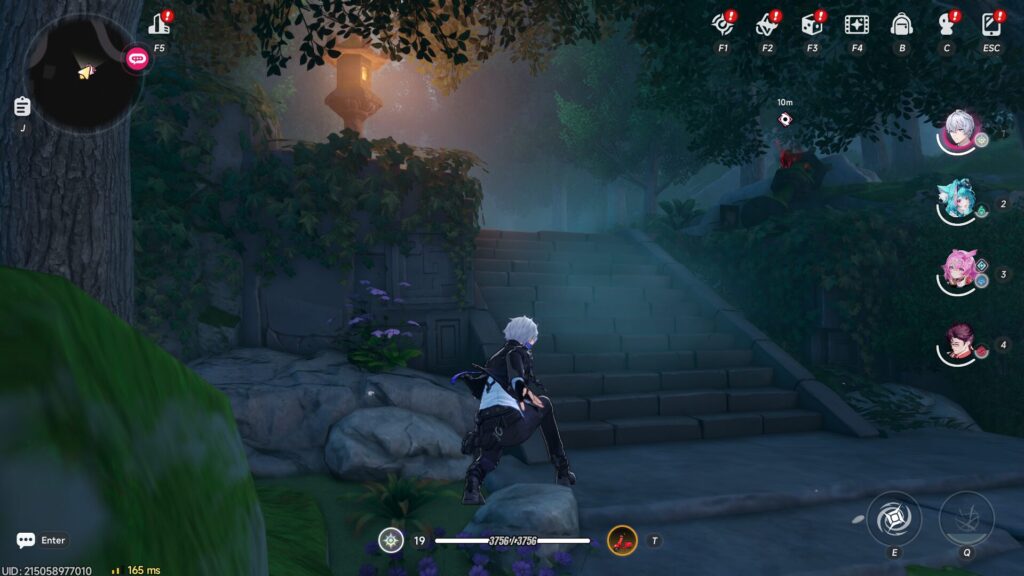1024x576 pixels.
Task: Activate the ultimate ability icon
Action: (966, 519)
